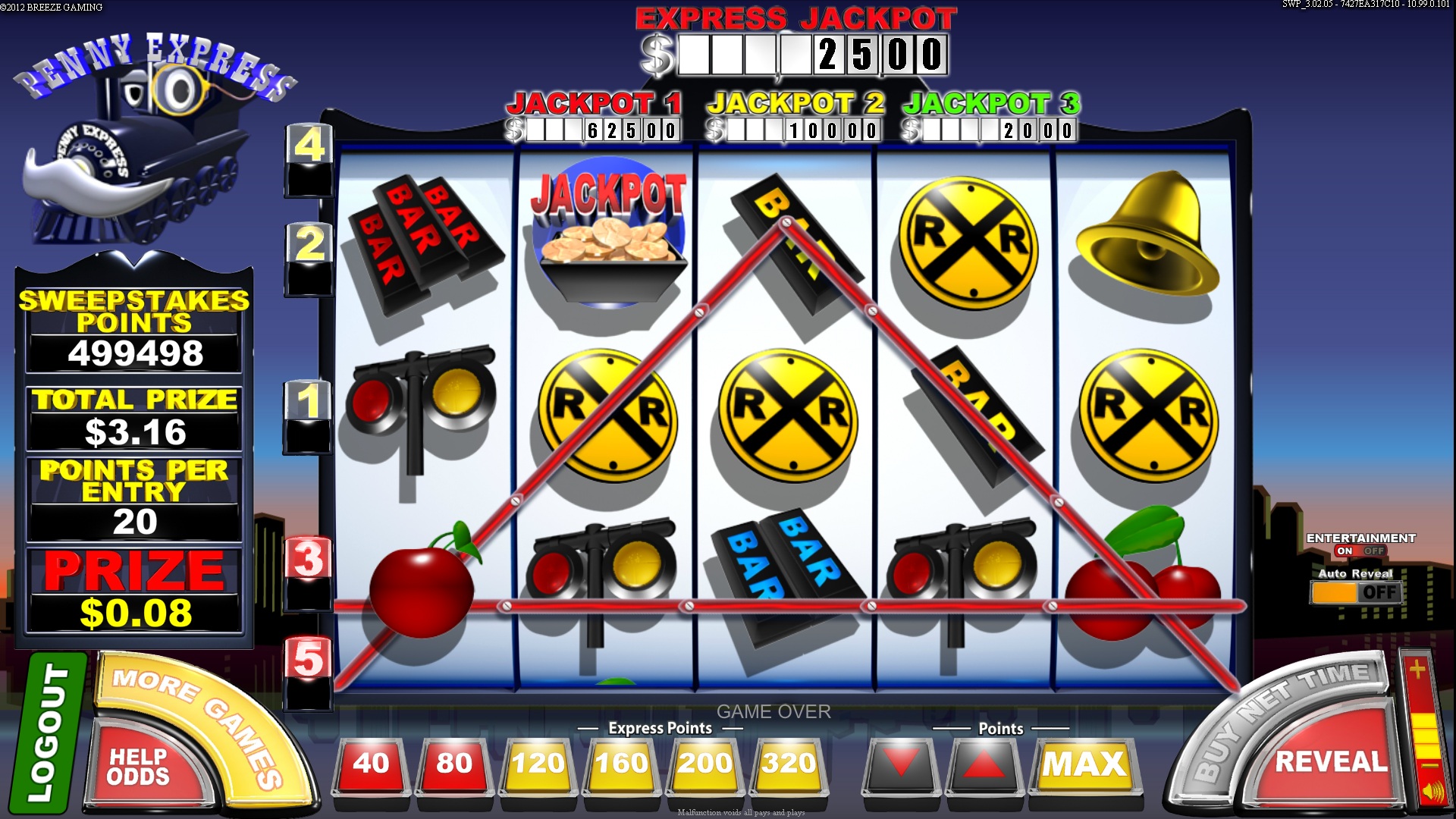Select payline indicator 1 beside the reels
Screen dimensions: 1456x819
coord(310,399)
